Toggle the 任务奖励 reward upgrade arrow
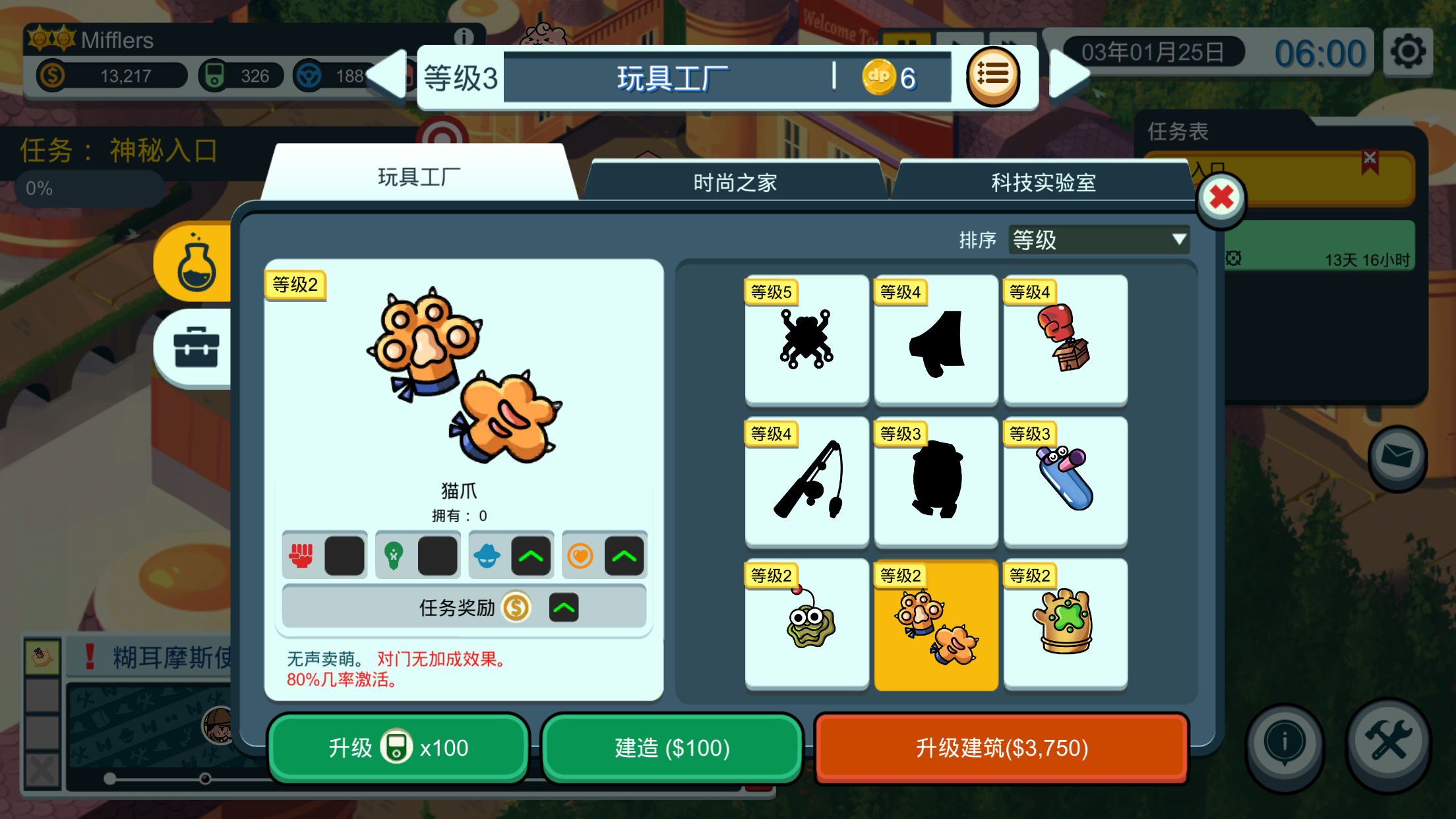This screenshot has height=819, width=1456. point(562,608)
